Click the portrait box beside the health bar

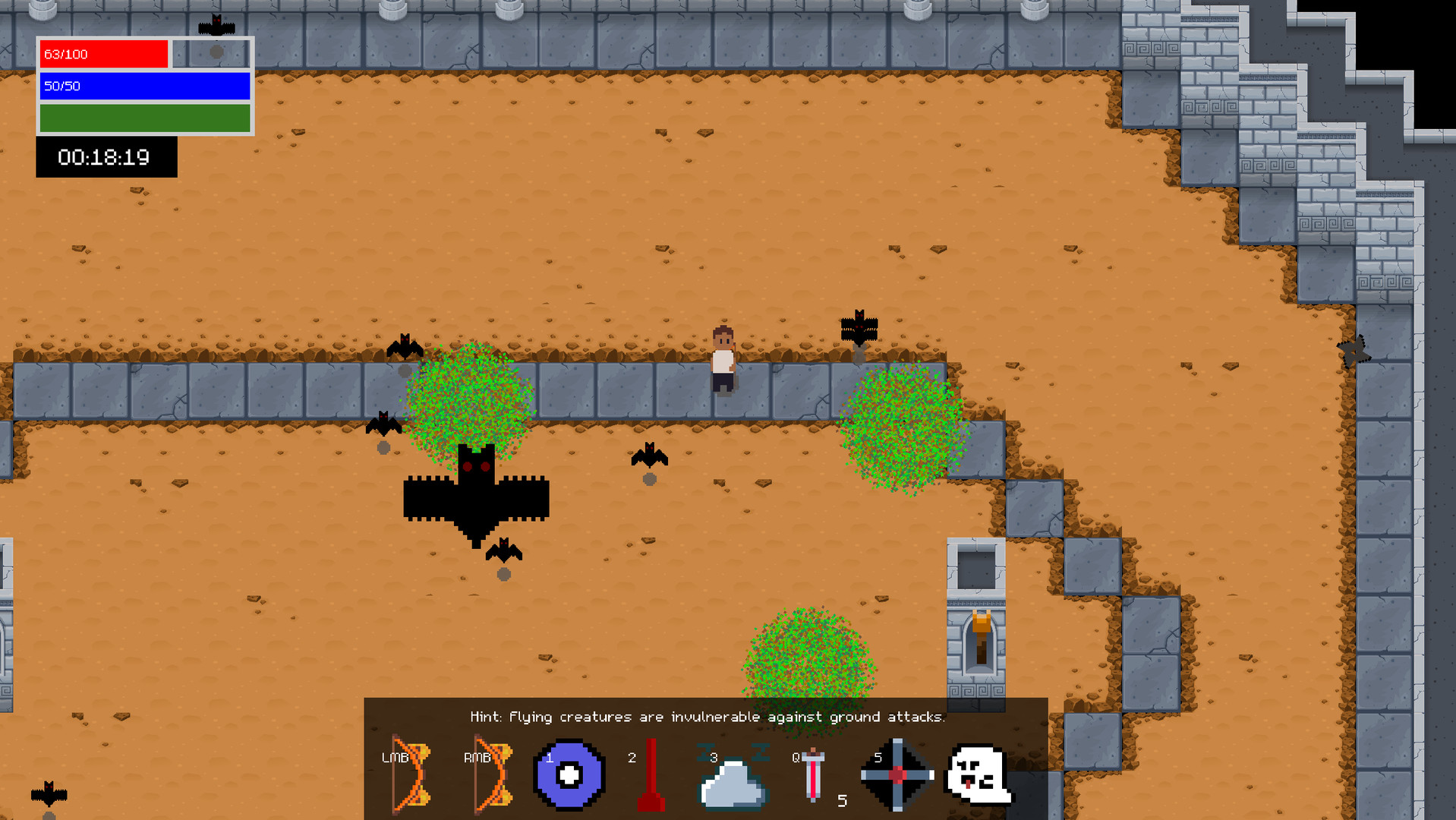[211, 52]
